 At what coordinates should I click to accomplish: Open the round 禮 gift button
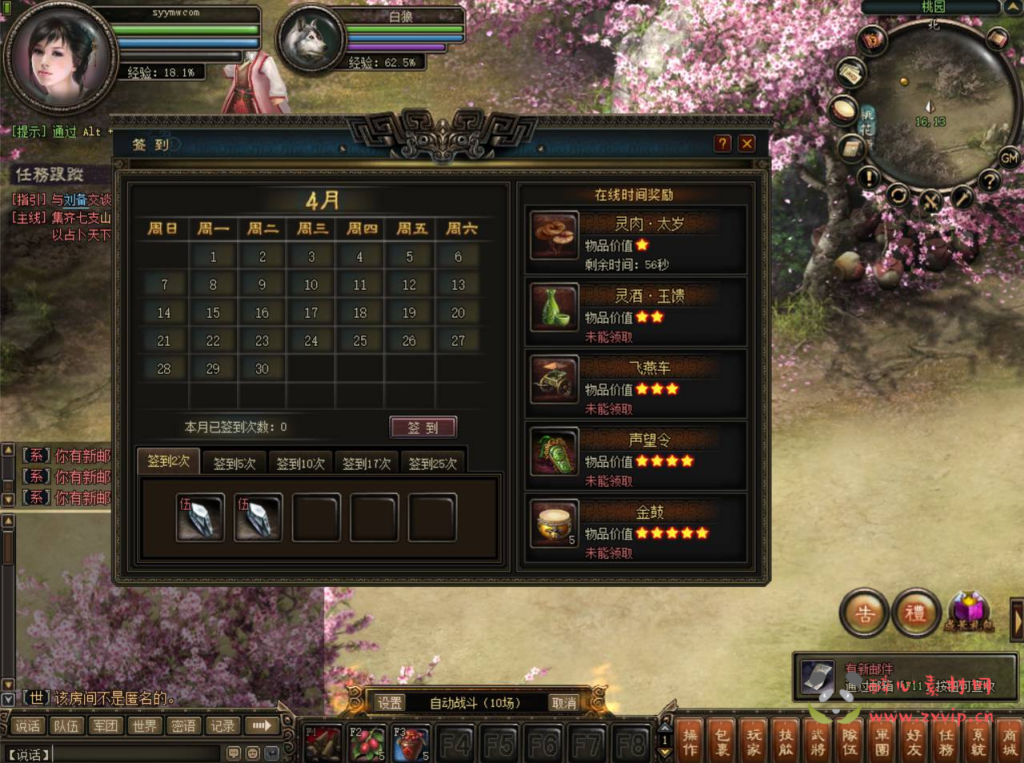click(x=915, y=613)
